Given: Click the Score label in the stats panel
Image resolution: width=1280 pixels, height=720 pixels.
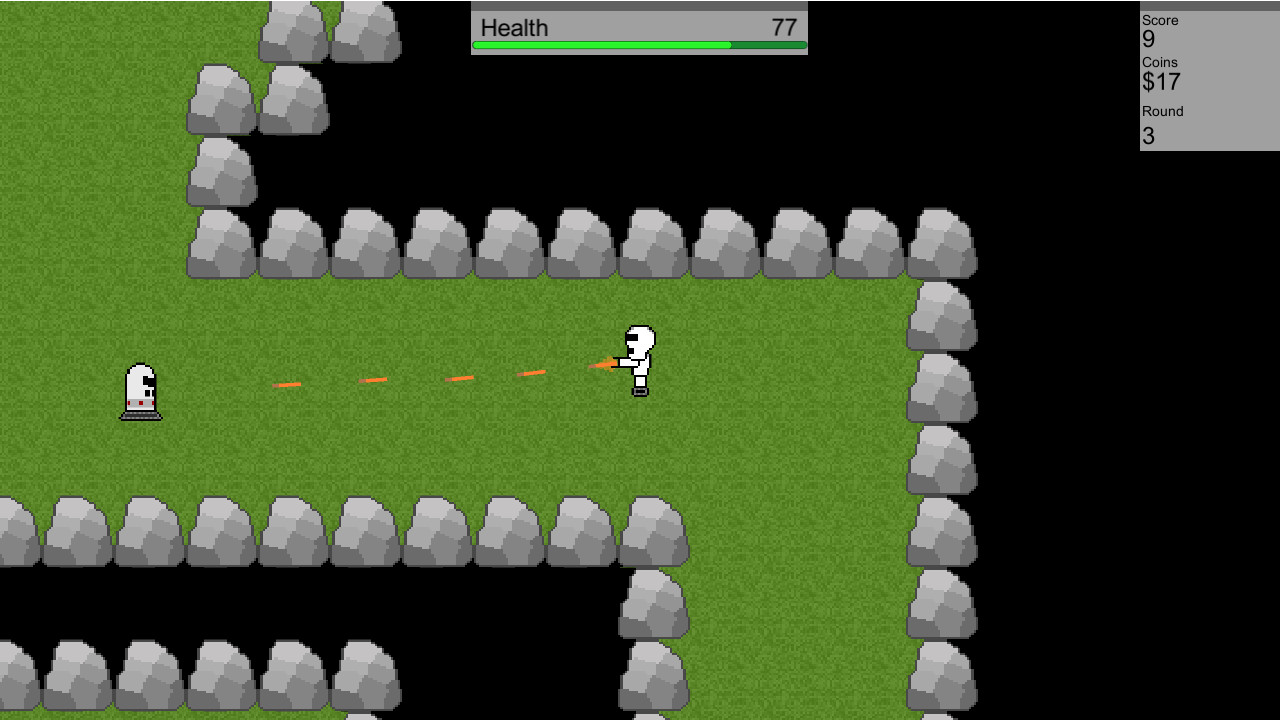Looking at the screenshot, I should [x=1160, y=20].
